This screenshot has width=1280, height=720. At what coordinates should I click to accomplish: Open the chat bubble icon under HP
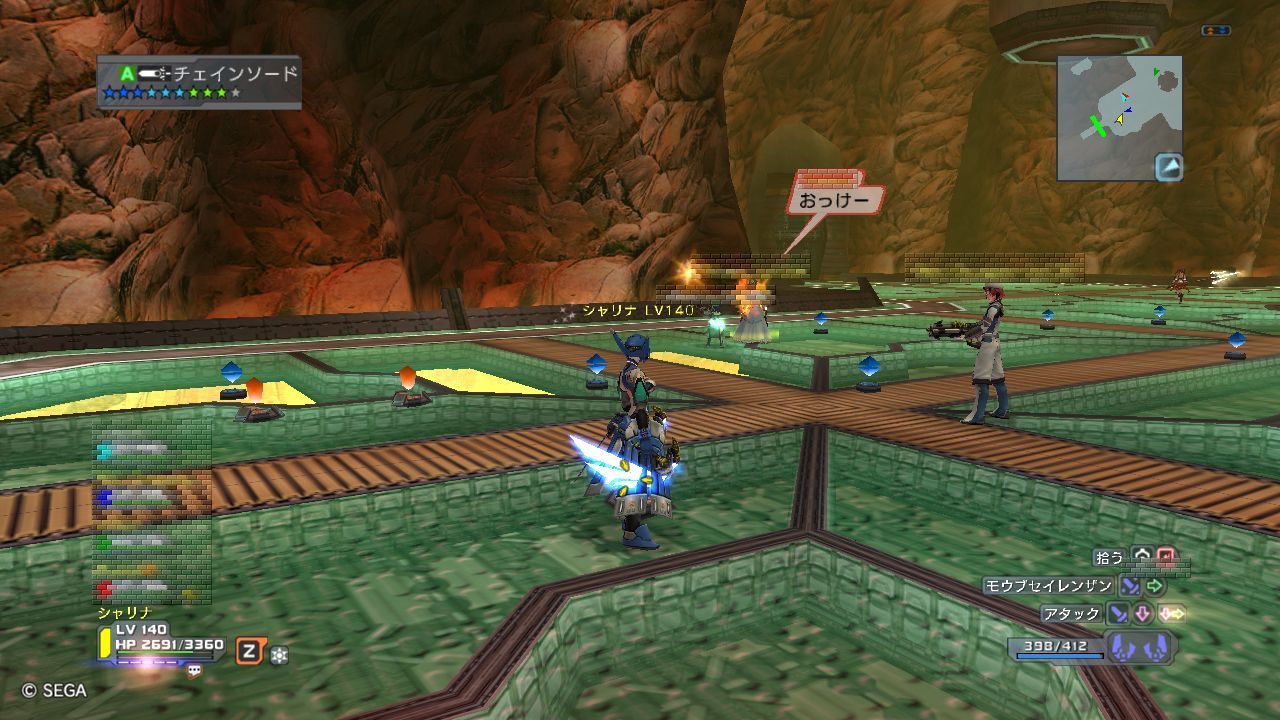(x=194, y=671)
